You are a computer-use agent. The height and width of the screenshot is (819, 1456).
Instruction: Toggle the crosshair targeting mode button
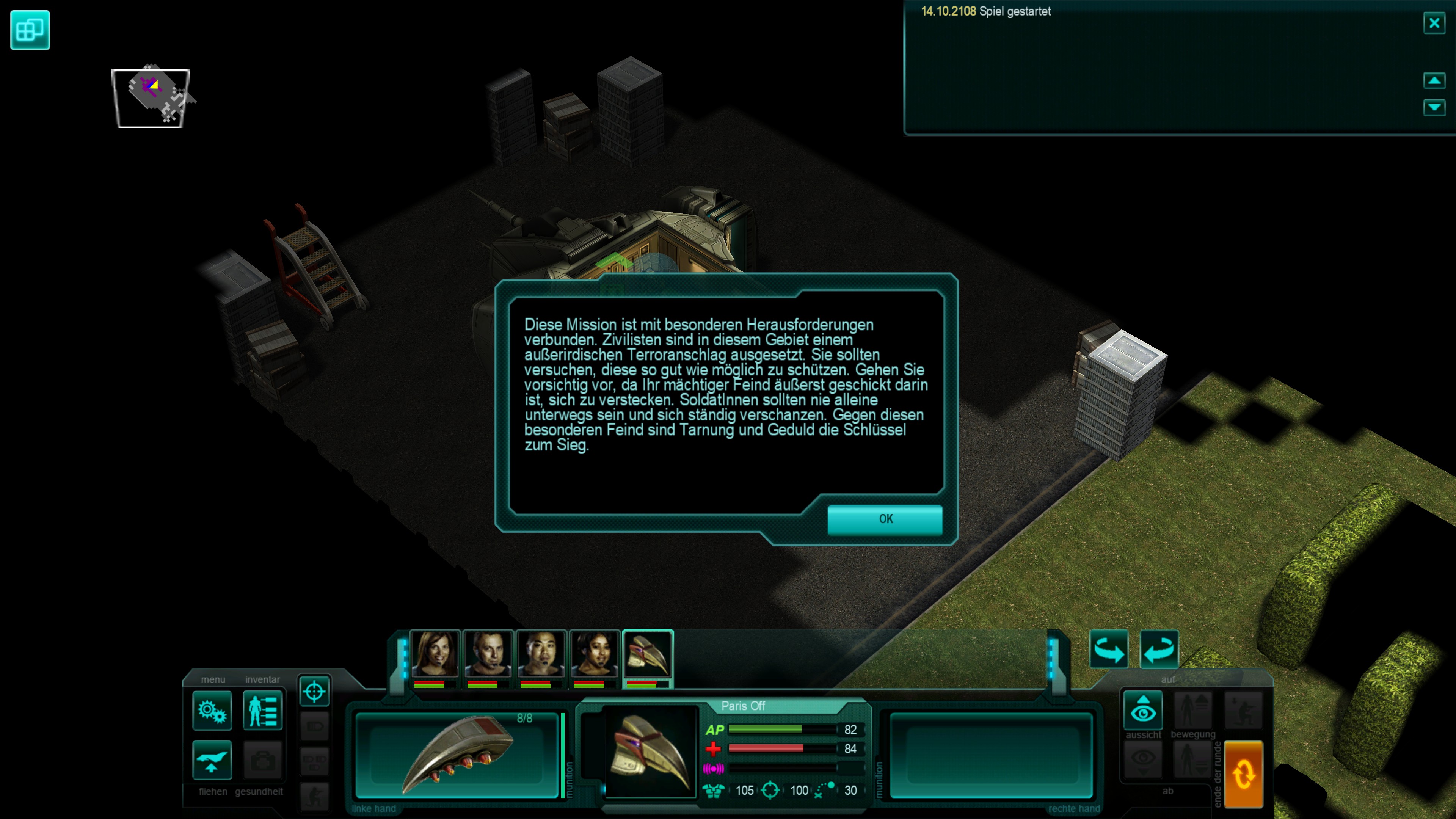click(x=314, y=691)
